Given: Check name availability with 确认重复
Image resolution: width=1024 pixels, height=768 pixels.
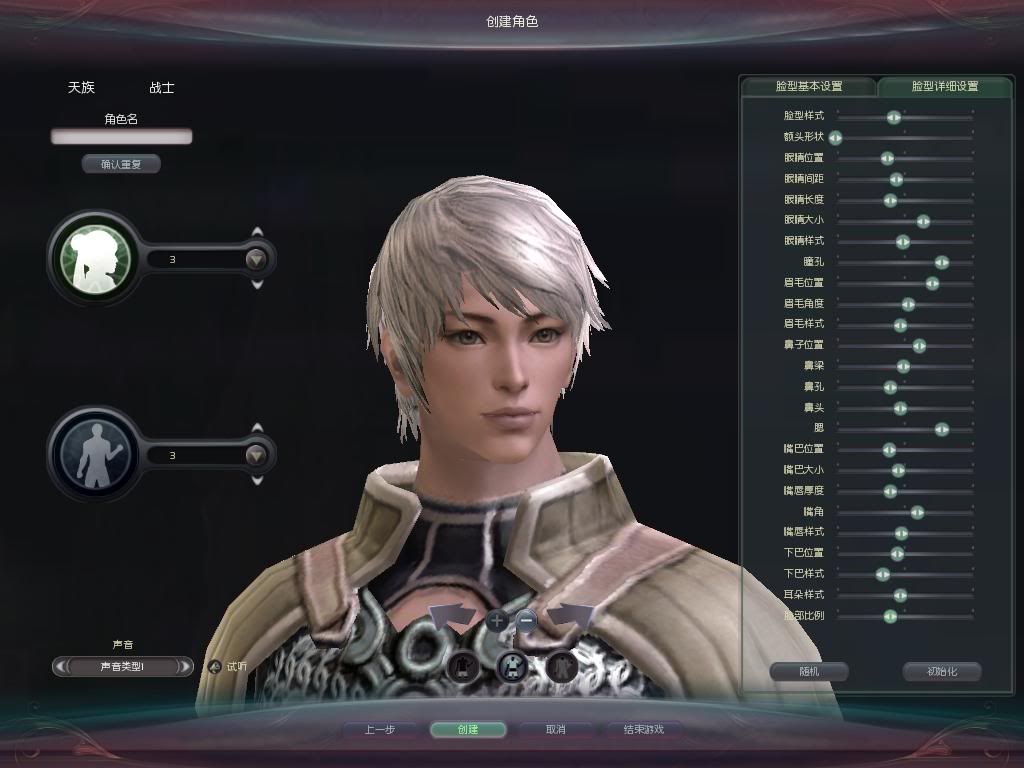Looking at the screenshot, I should click(x=121, y=163).
